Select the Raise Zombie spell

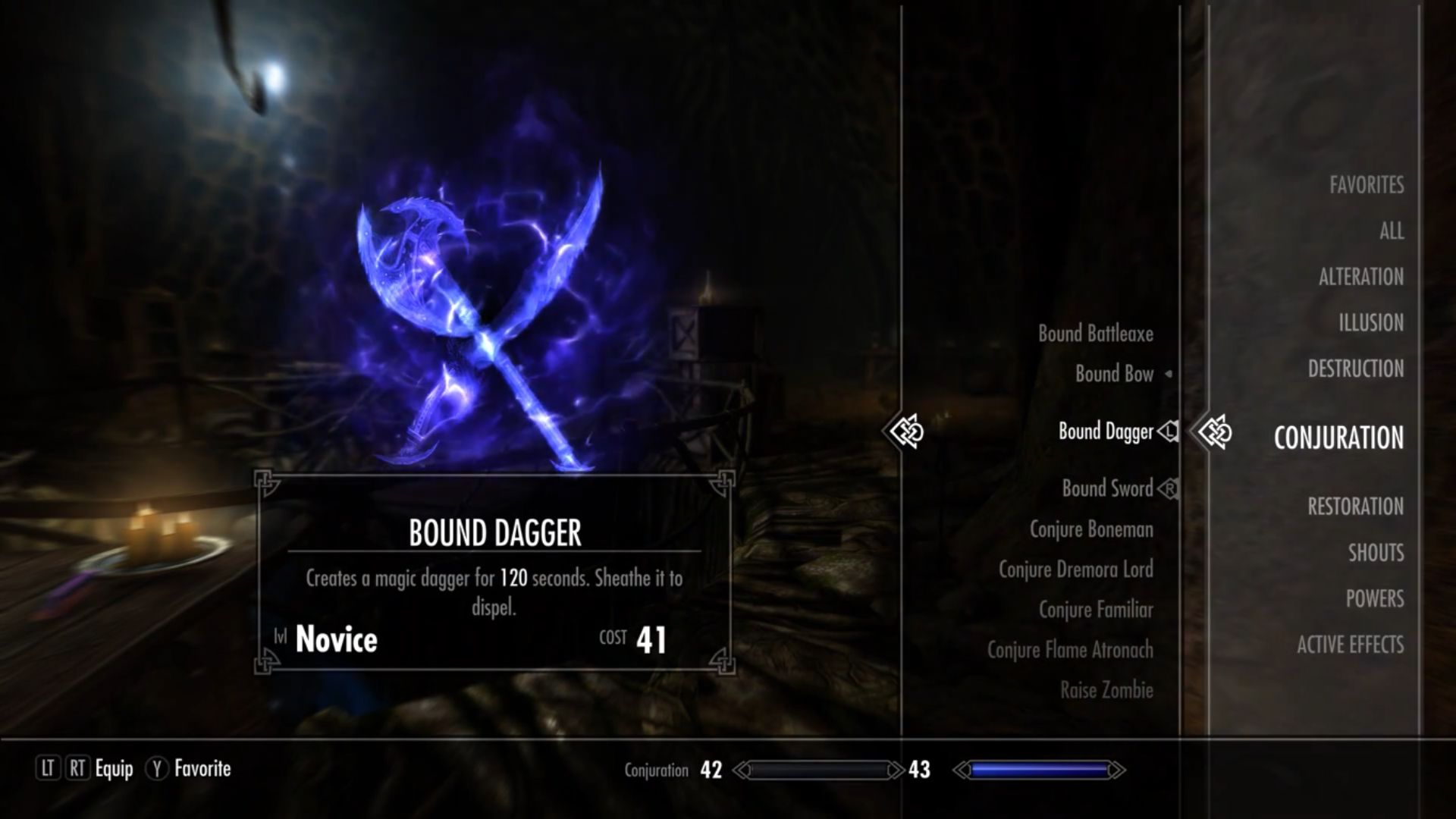[x=1106, y=690]
